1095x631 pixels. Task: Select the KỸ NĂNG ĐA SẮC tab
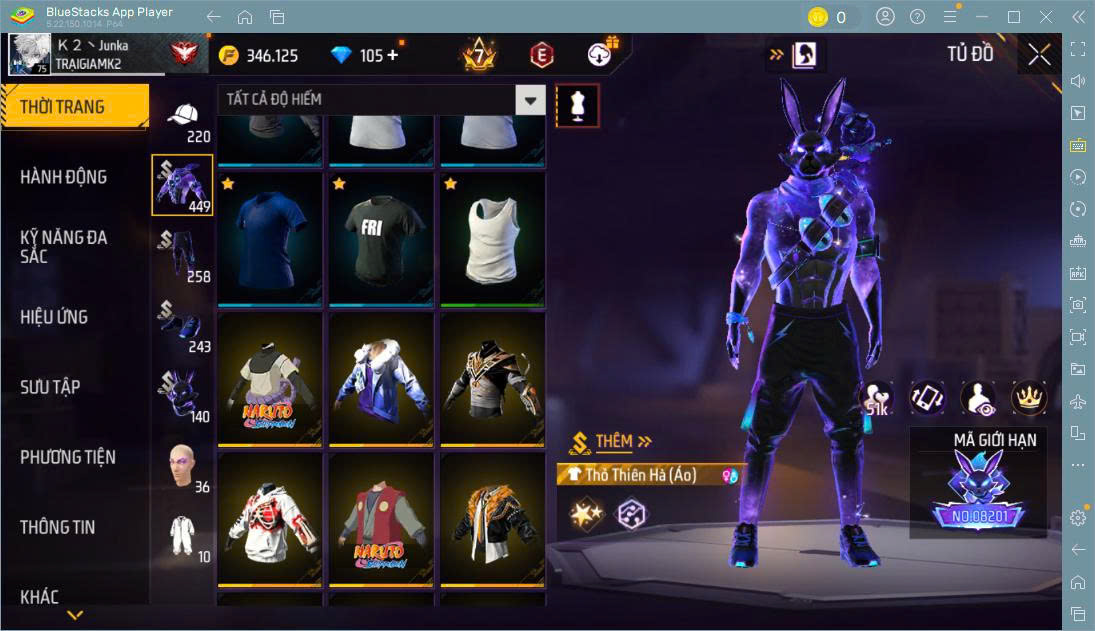click(64, 246)
